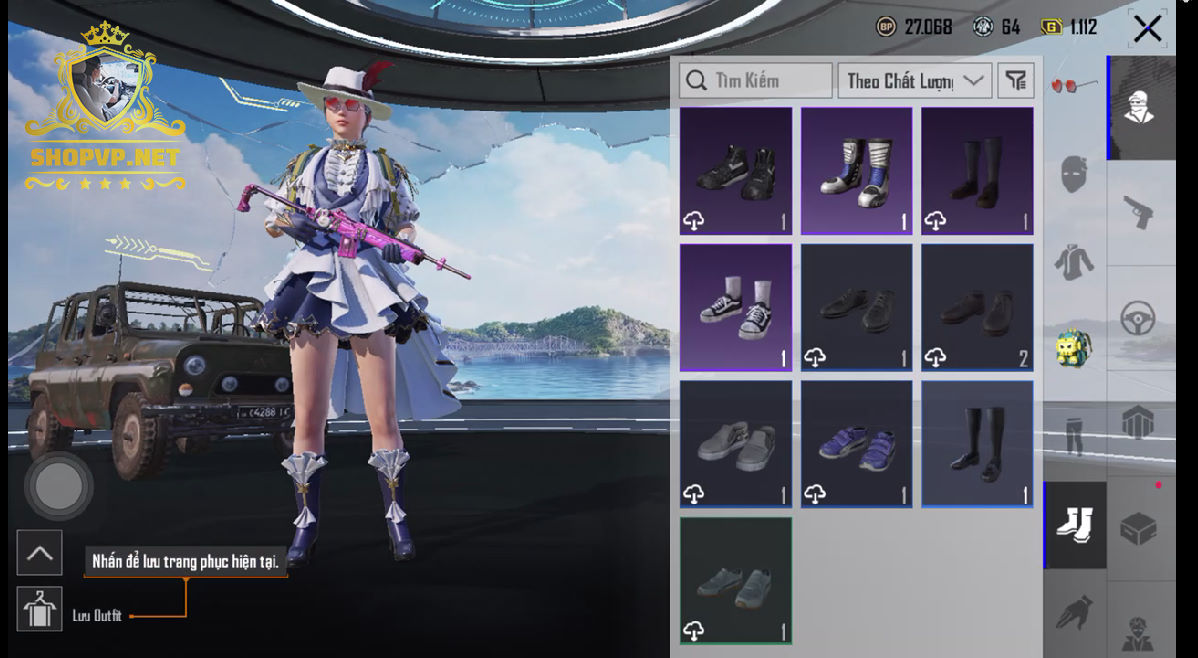Open the crate box tab with red dot
1198x658 pixels.
pos(1139,527)
